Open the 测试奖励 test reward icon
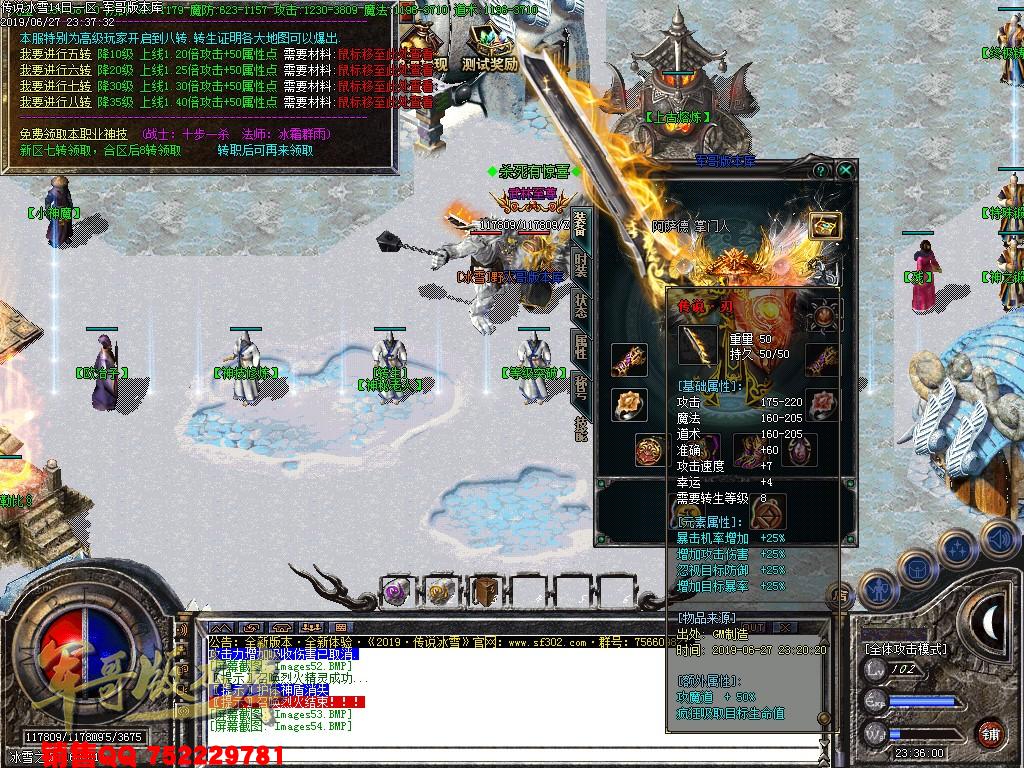The image size is (1024, 768). pos(490,48)
